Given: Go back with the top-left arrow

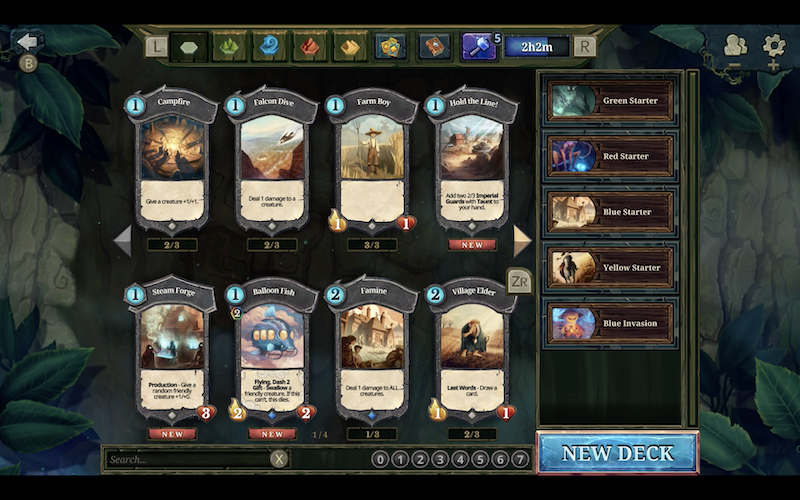Looking at the screenshot, I should (x=28, y=42).
